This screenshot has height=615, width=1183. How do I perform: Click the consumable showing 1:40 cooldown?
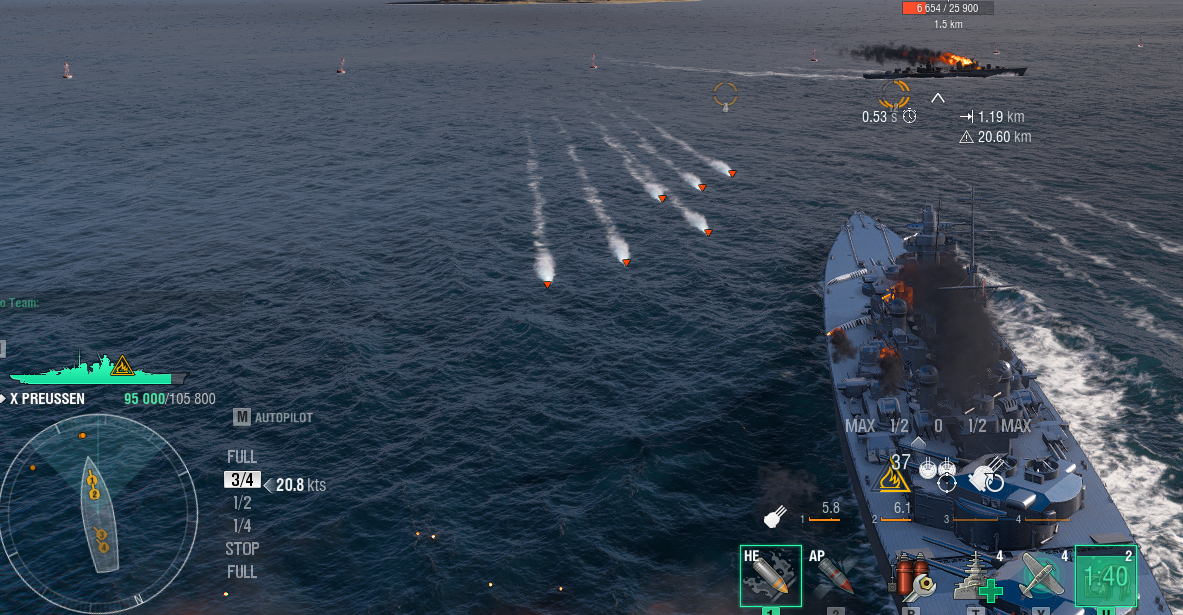pyautogui.click(x=1106, y=576)
